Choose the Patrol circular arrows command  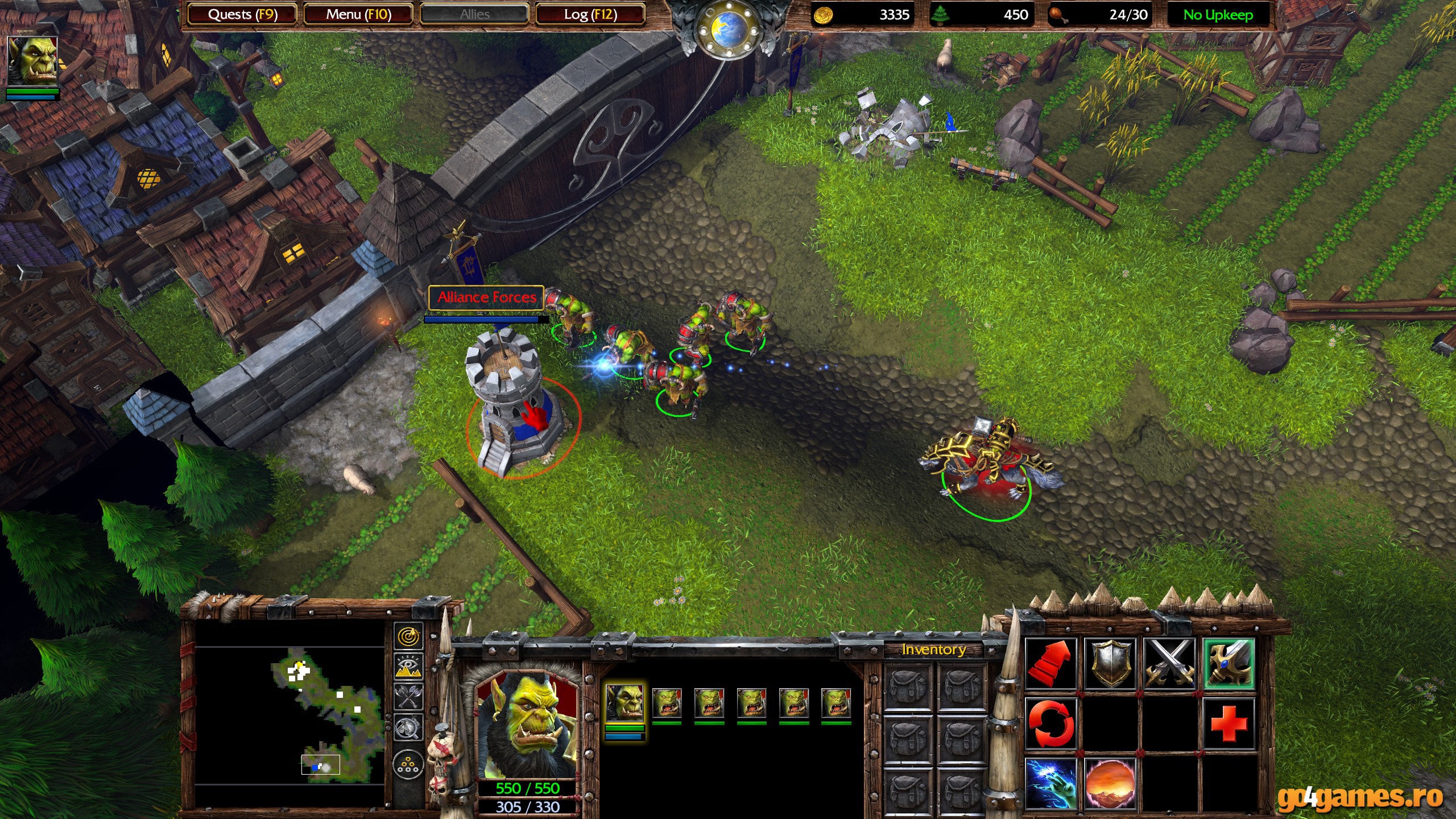(1051, 723)
